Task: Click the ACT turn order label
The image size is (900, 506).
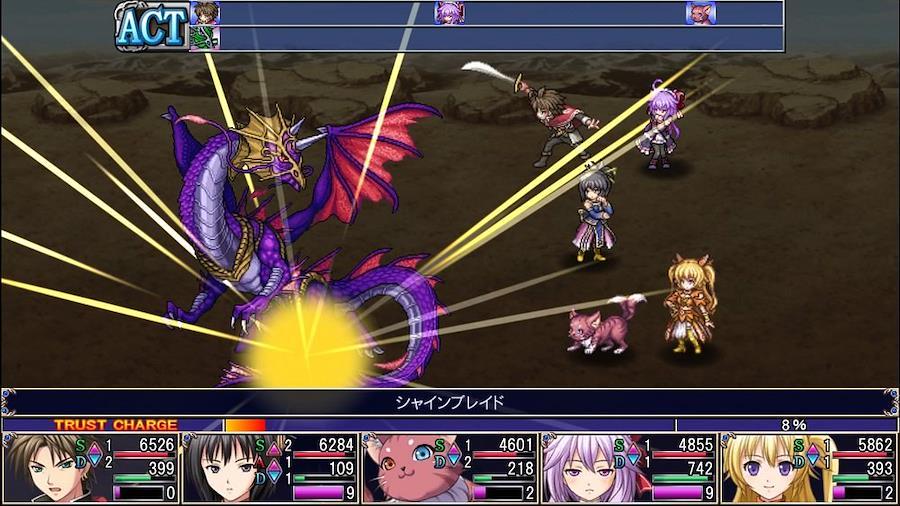Action: click(x=151, y=26)
